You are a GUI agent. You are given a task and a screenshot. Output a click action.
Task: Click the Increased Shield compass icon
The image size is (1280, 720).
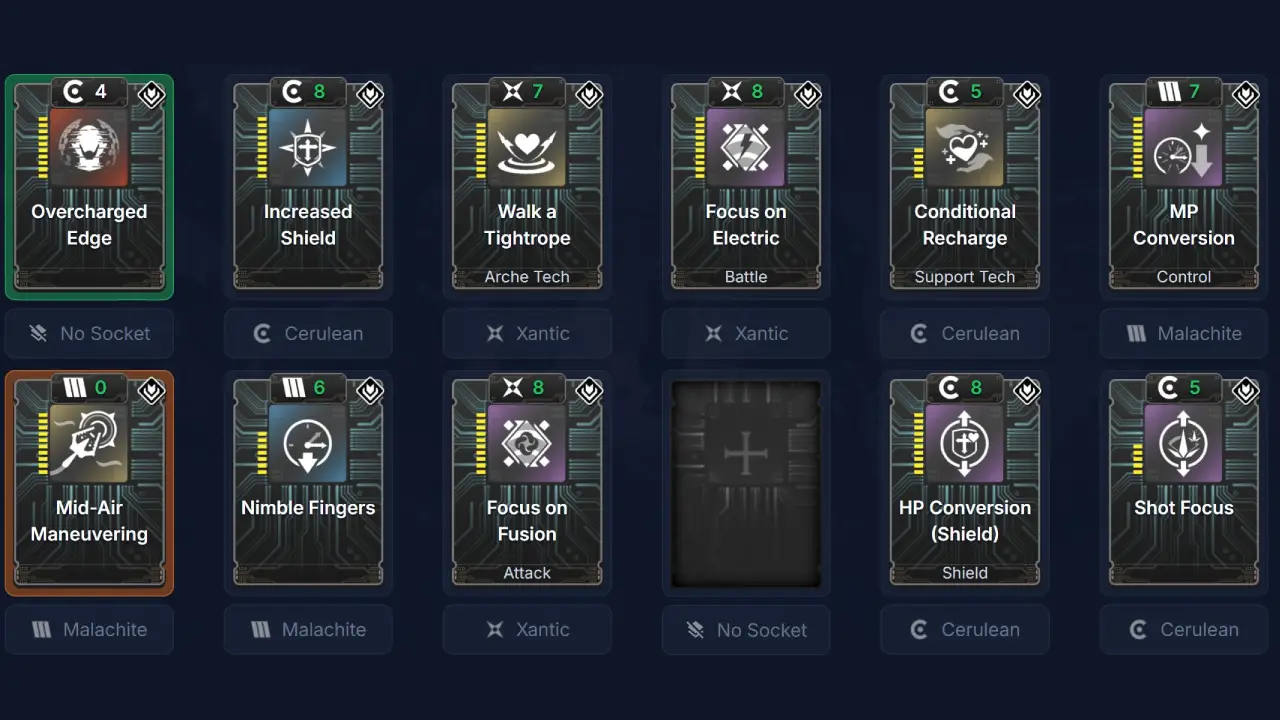coord(308,148)
